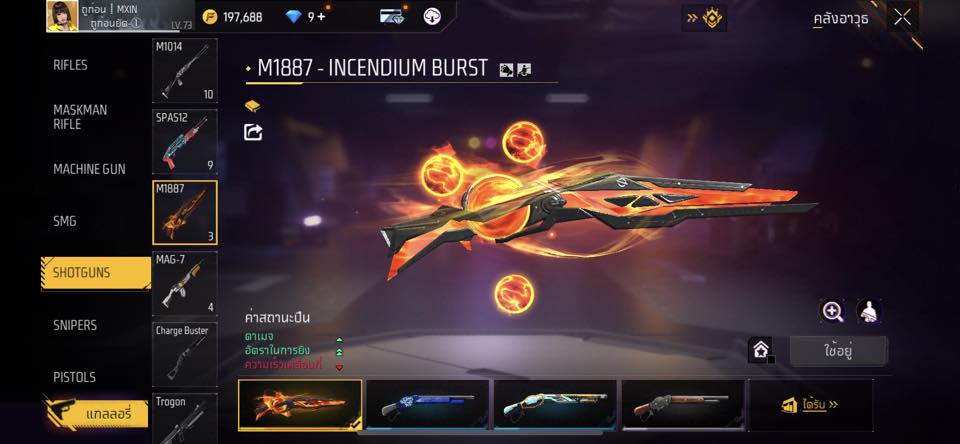The width and height of the screenshot is (960, 444).
Task: Choose the MAG-7 shotgun entry
Action: tap(185, 283)
